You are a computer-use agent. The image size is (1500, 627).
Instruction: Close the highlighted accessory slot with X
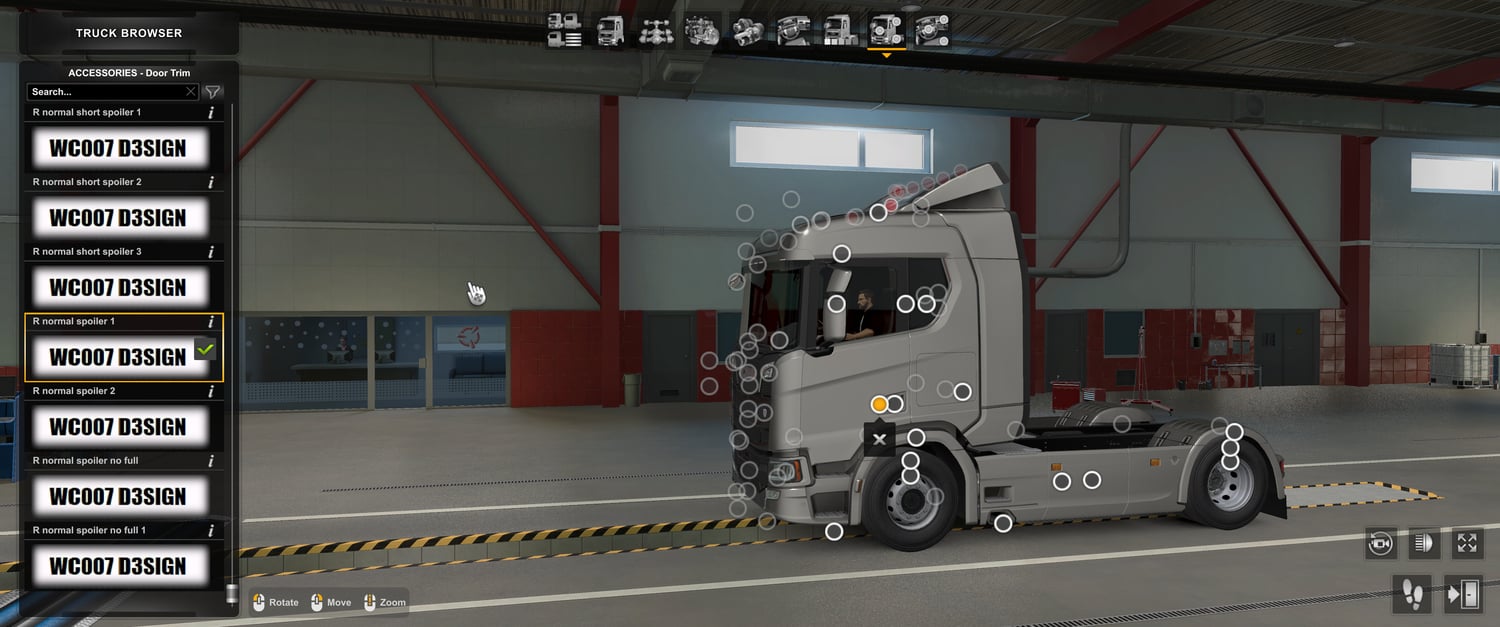(879, 439)
